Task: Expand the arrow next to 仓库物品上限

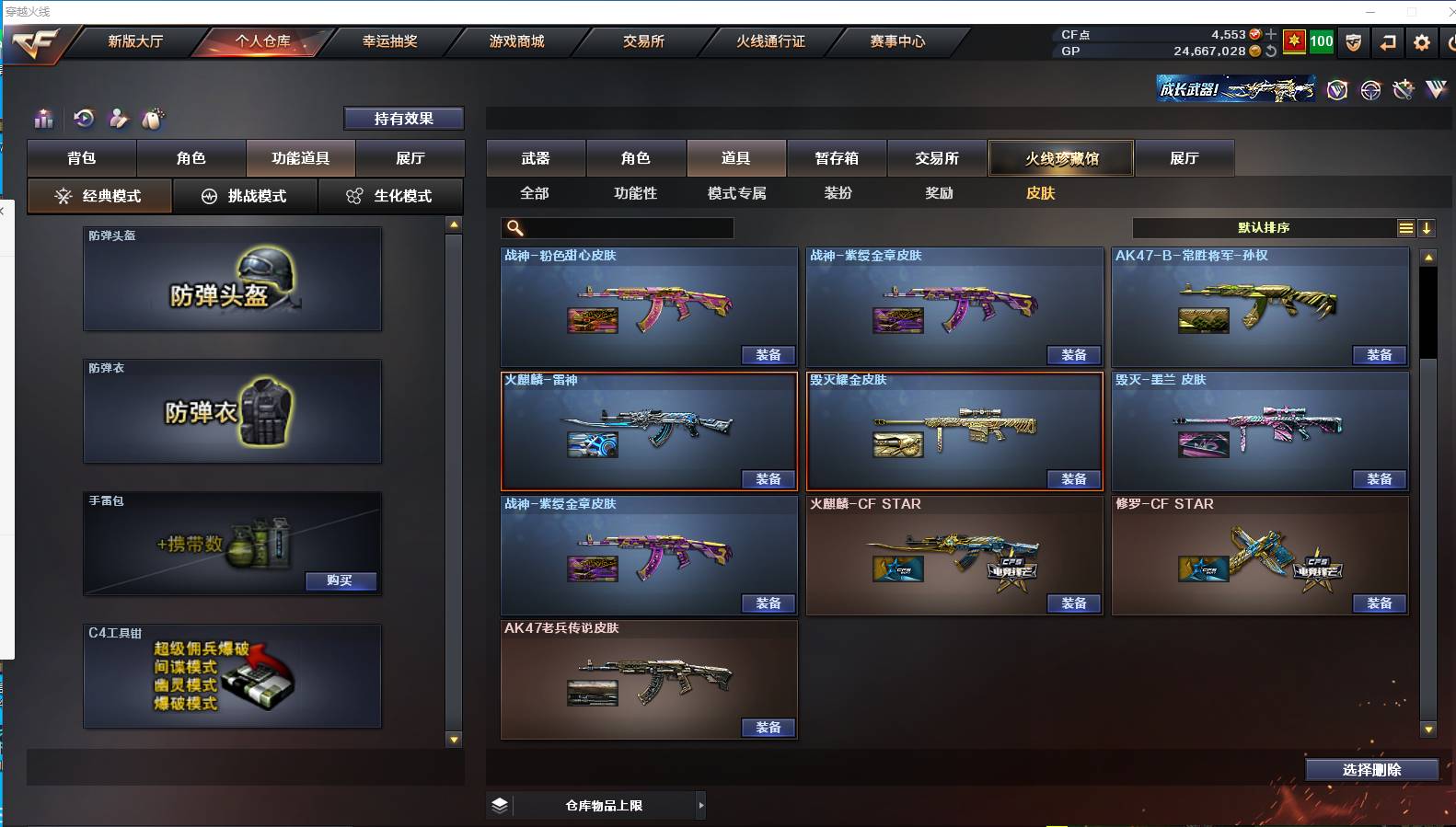Action: tap(701, 805)
